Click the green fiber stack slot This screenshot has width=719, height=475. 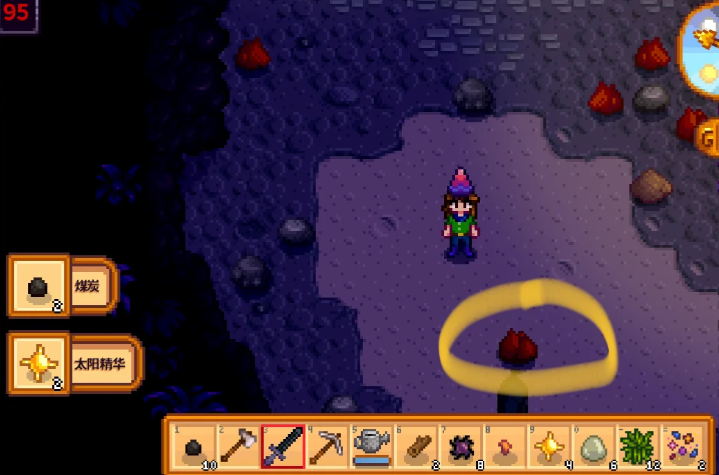(x=635, y=446)
